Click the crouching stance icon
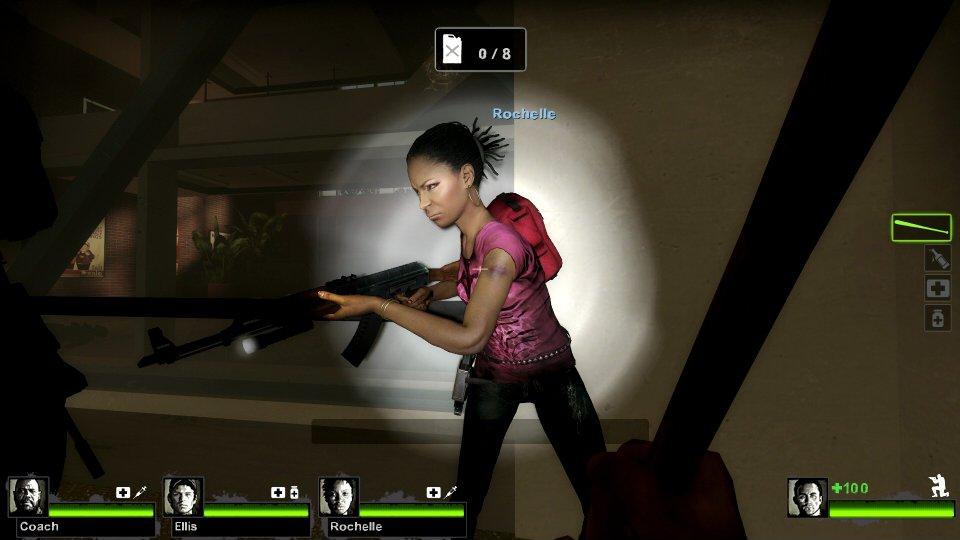 938,486
